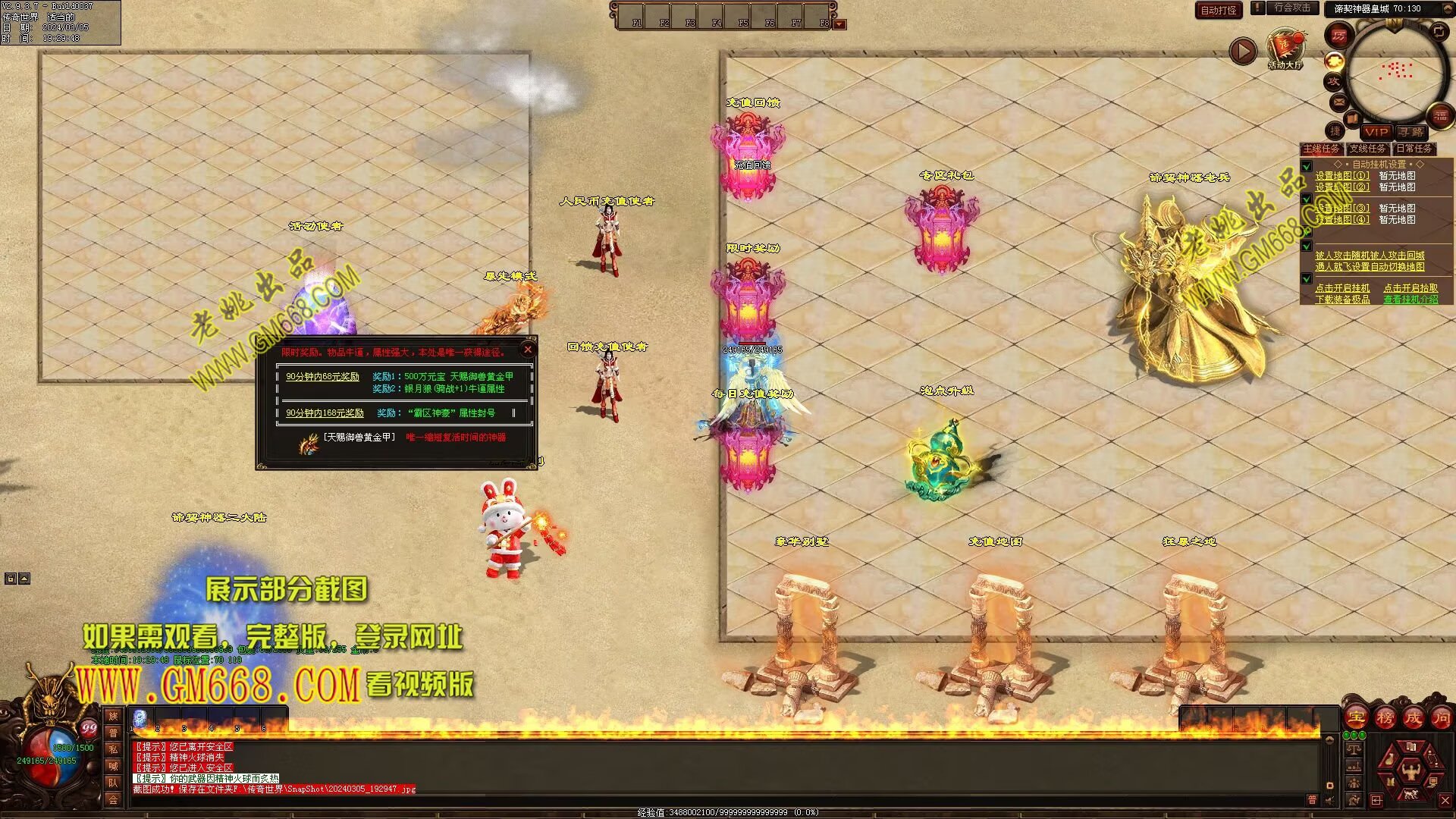Open the VIP panel
1456x819 pixels.
[x=1376, y=132]
